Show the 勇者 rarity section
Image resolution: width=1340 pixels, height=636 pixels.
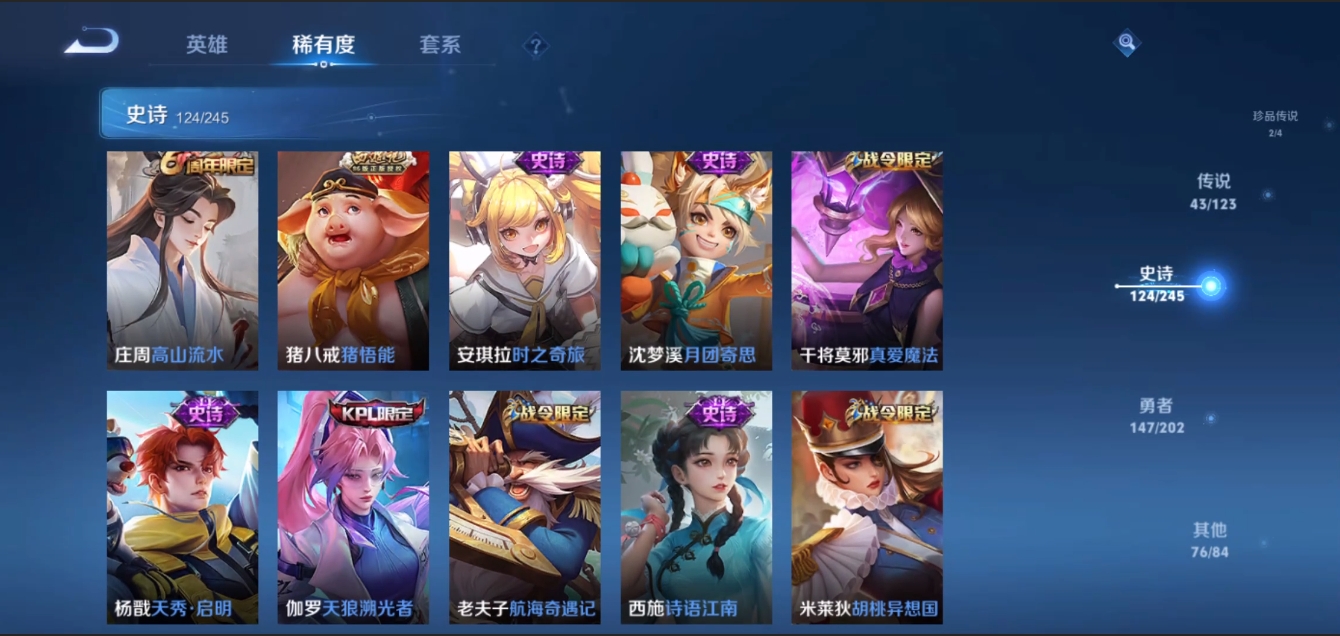pyautogui.click(x=1156, y=415)
